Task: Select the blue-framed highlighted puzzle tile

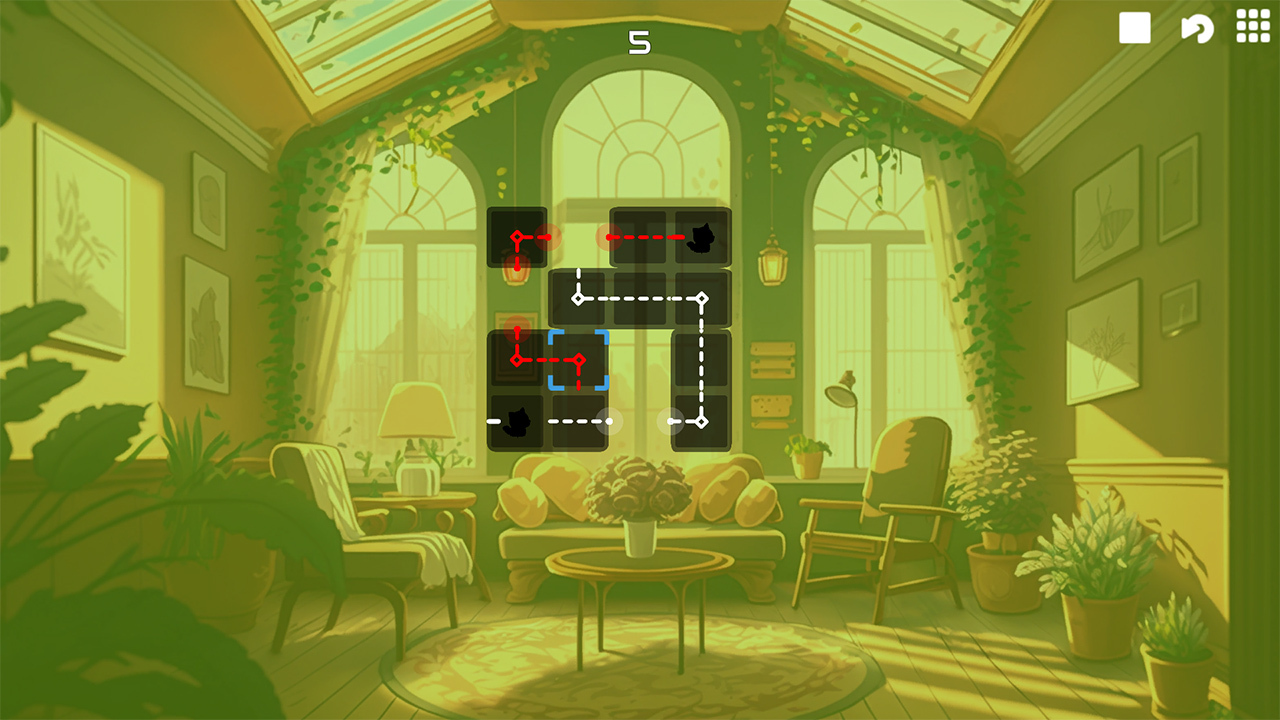Action: 578,362
